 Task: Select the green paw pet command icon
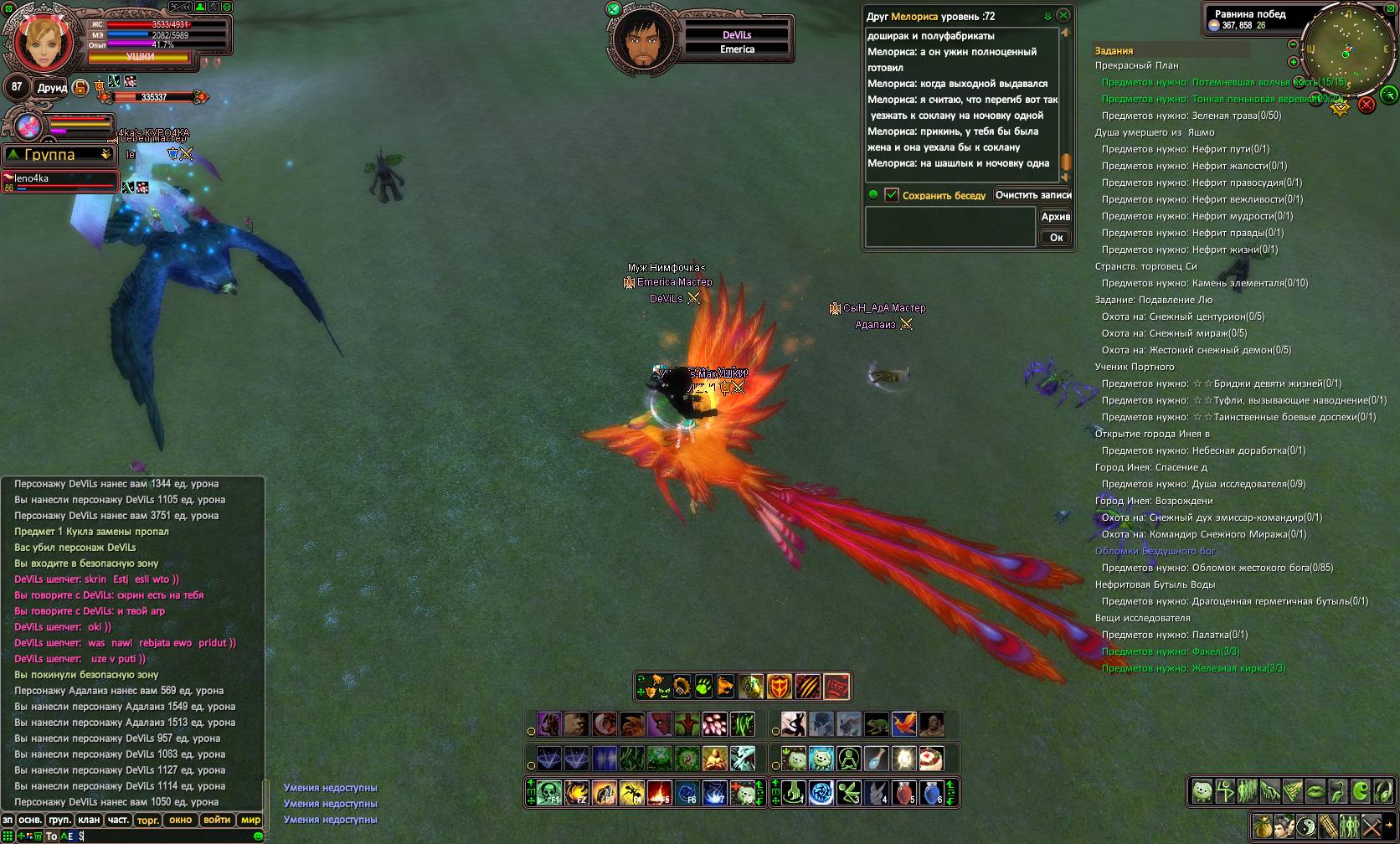coord(703,687)
